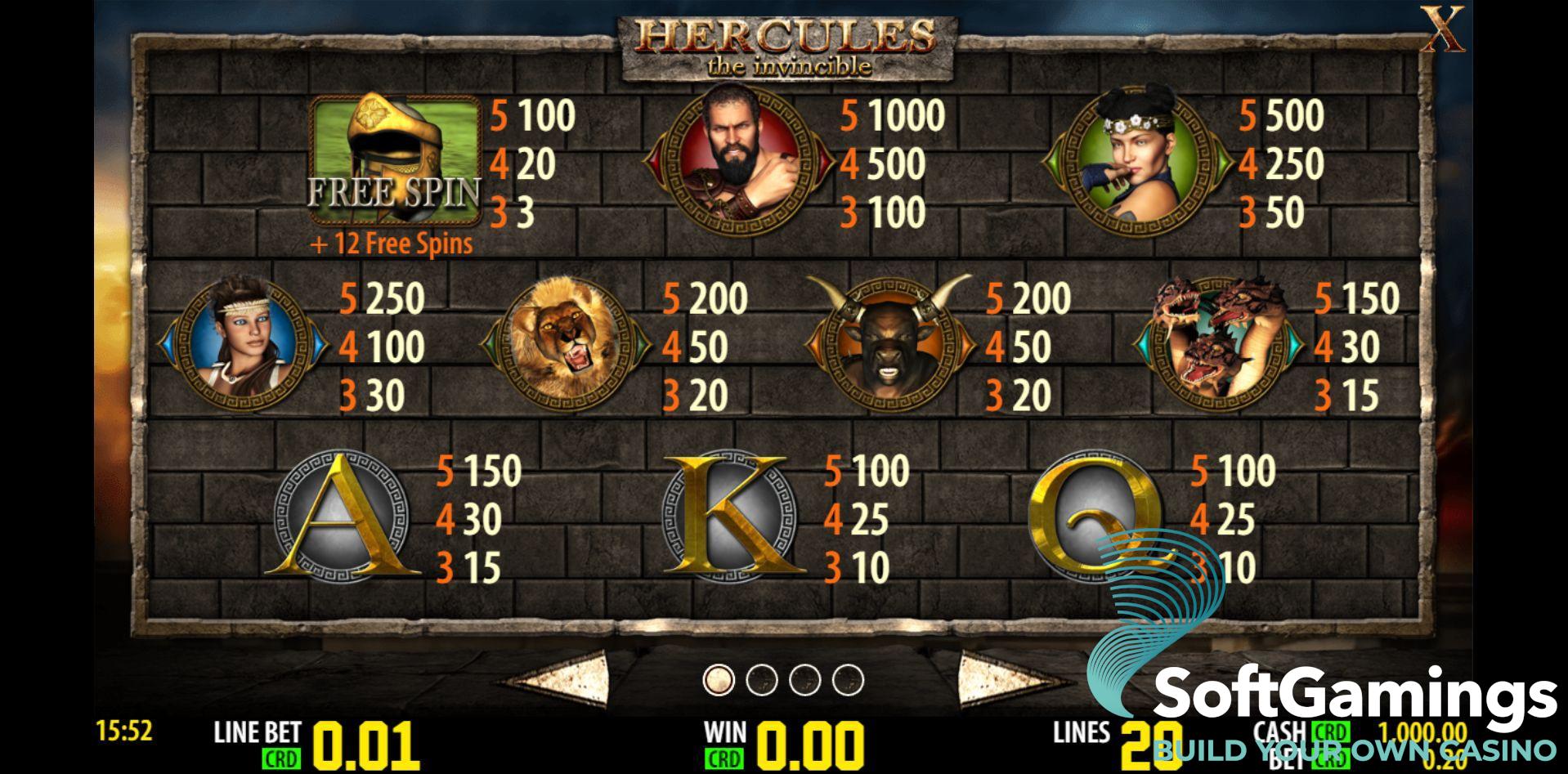The height and width of the screenshot is (774, 1568).
Task: Select the first paytable page dot
Action: pos(719,679)
